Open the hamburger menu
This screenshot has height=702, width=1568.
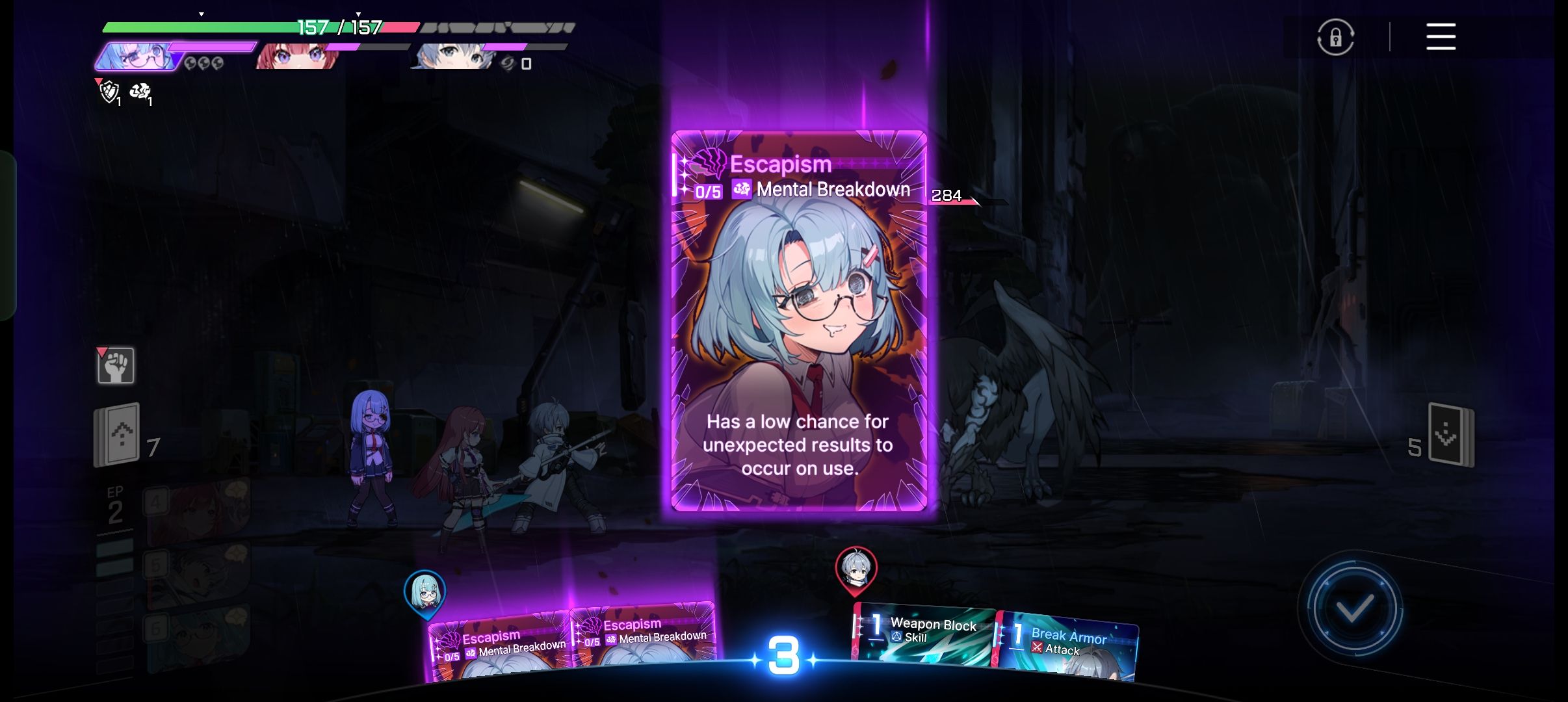click(x=1441, y=36)
